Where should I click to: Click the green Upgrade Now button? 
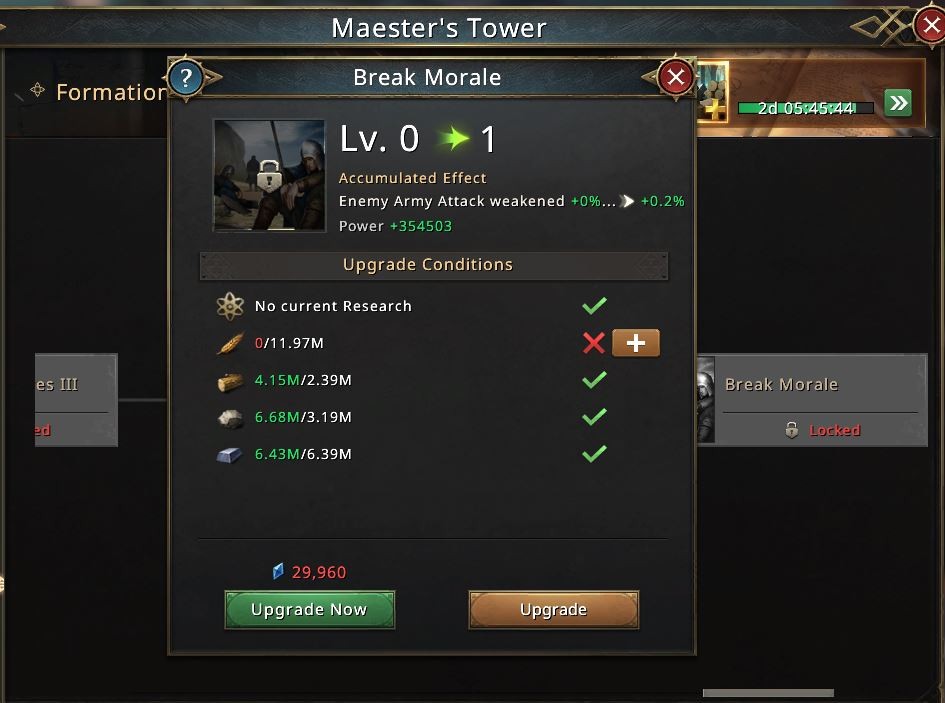pos(309,609)
